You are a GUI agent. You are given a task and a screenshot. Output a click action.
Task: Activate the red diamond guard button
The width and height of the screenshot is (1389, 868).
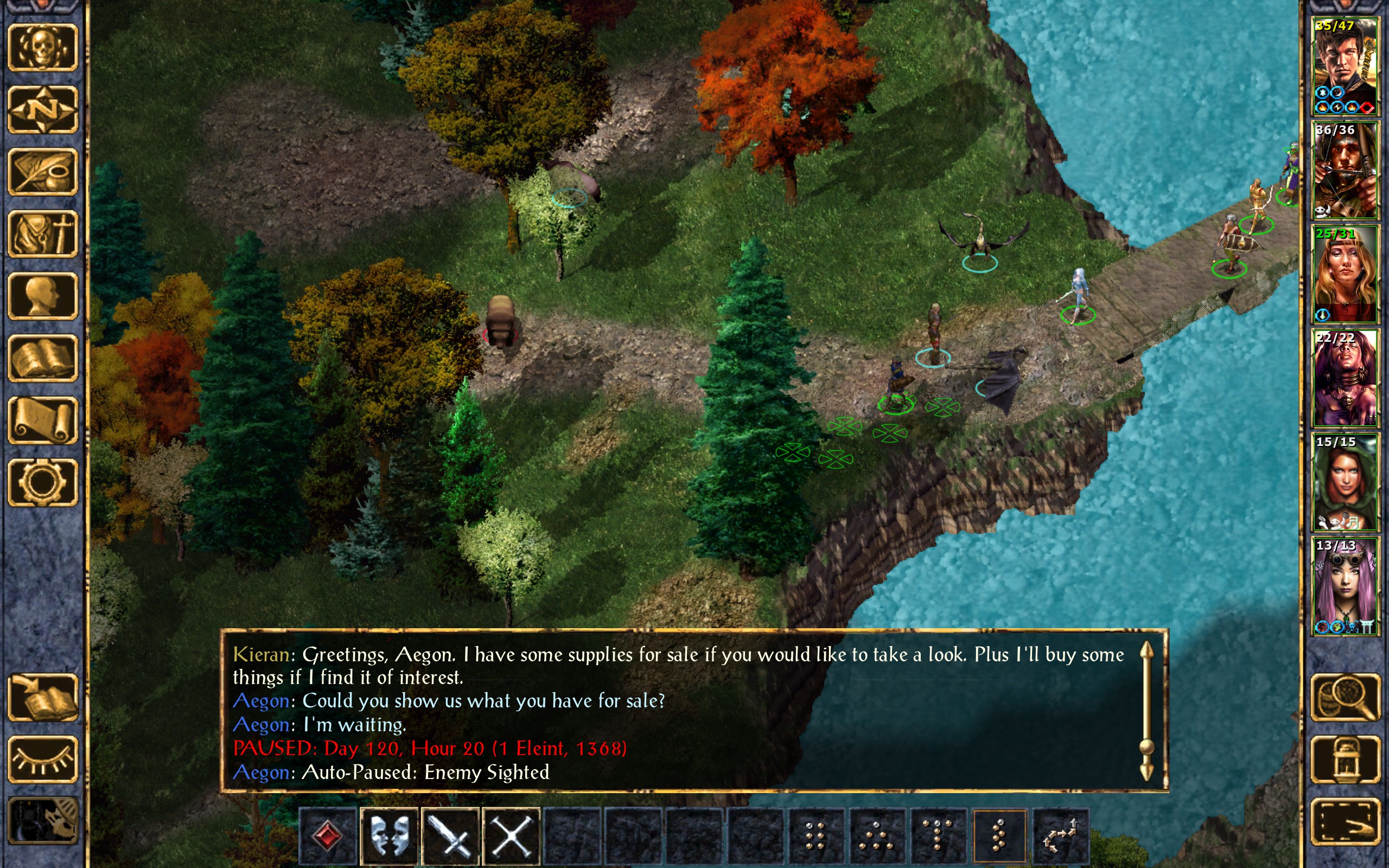[328, 836]
